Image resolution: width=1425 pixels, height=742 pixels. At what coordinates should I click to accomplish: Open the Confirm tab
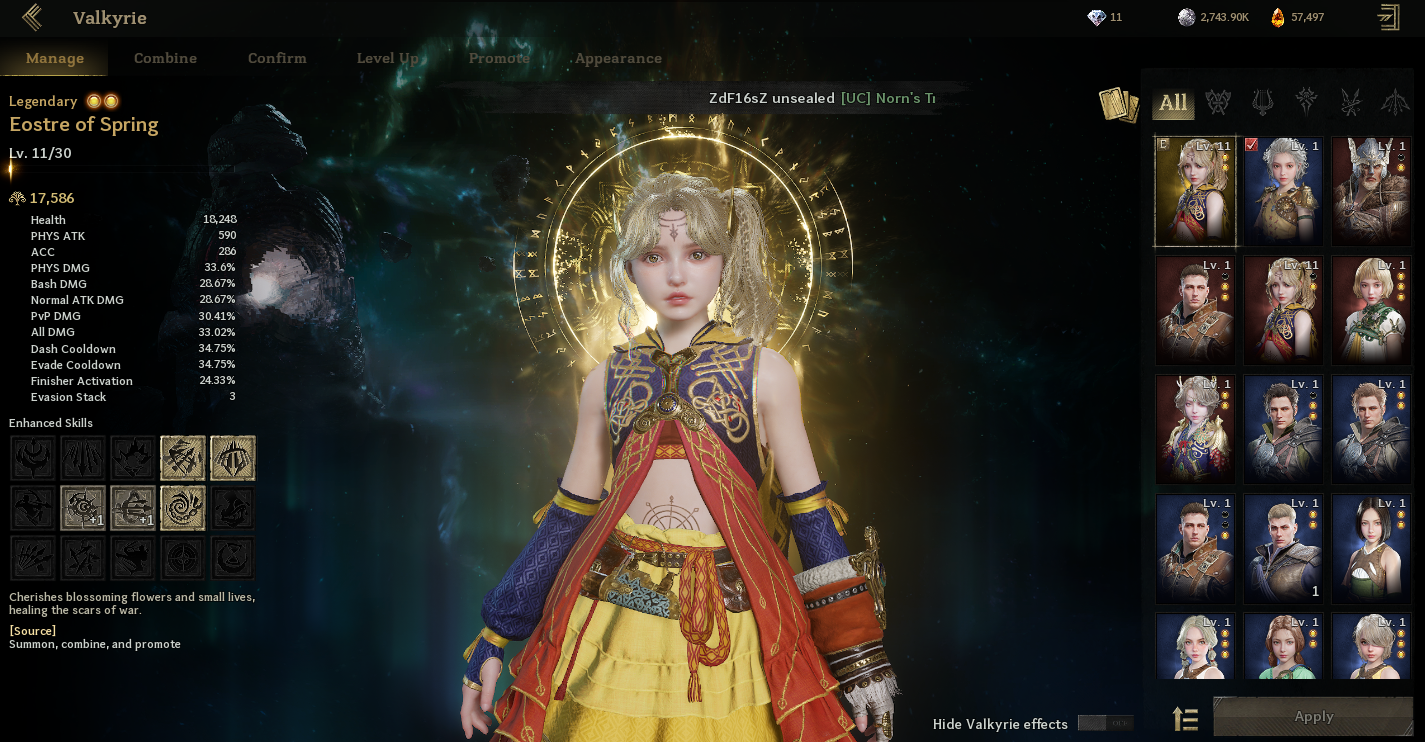point(277,58)
